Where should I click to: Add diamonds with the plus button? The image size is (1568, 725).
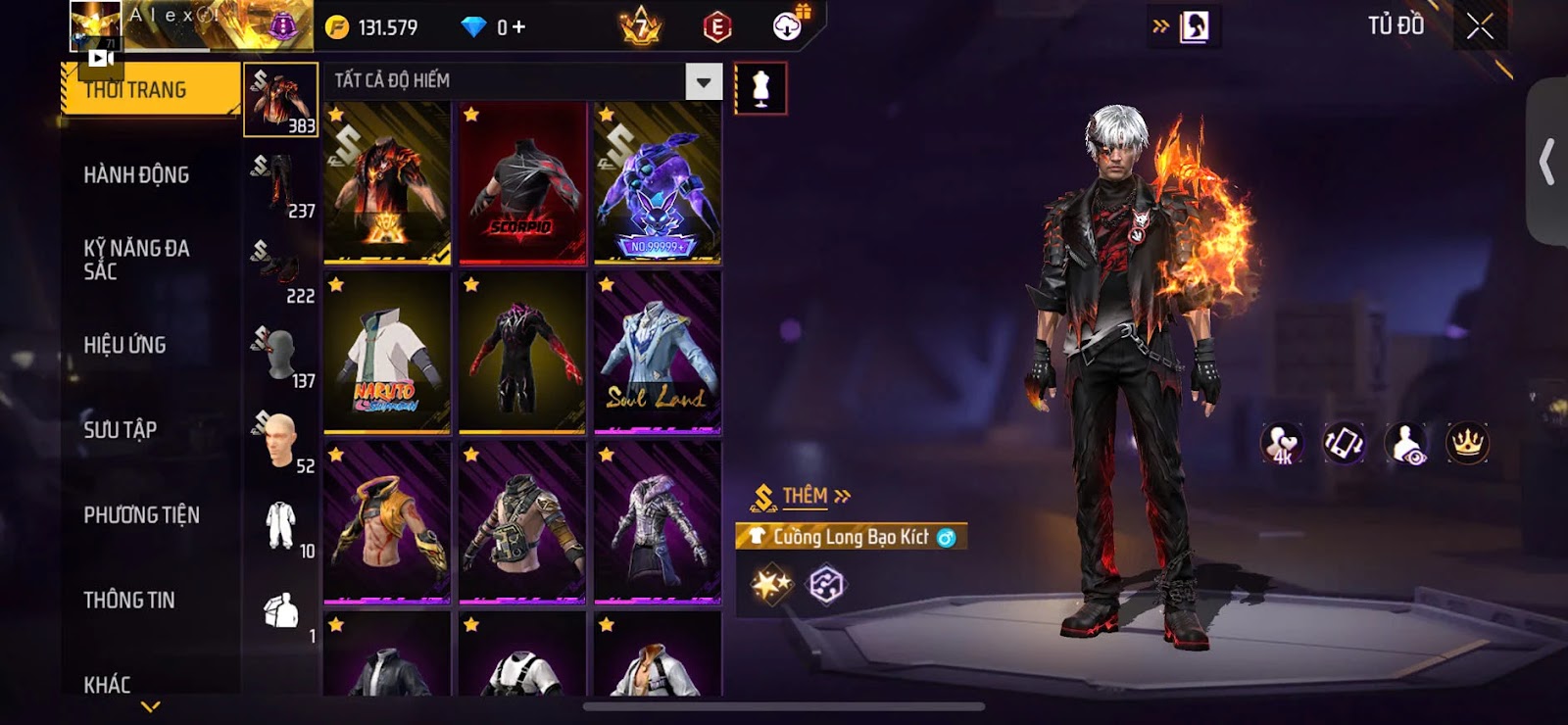click(518, 27)
